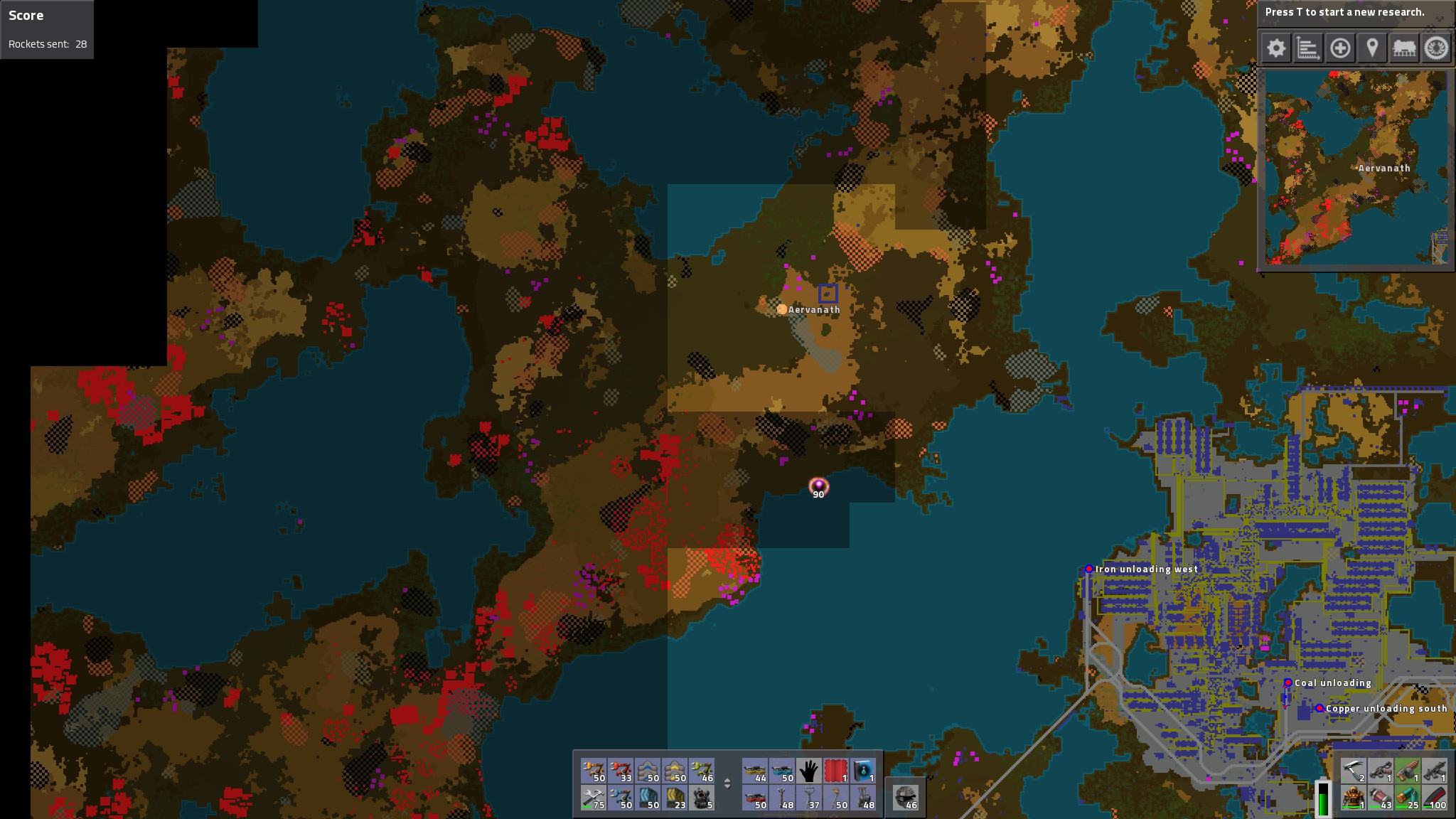Click the map pin tag button
The image size is (1456, 819).
pyautogui.click(x=1372, y=48)
